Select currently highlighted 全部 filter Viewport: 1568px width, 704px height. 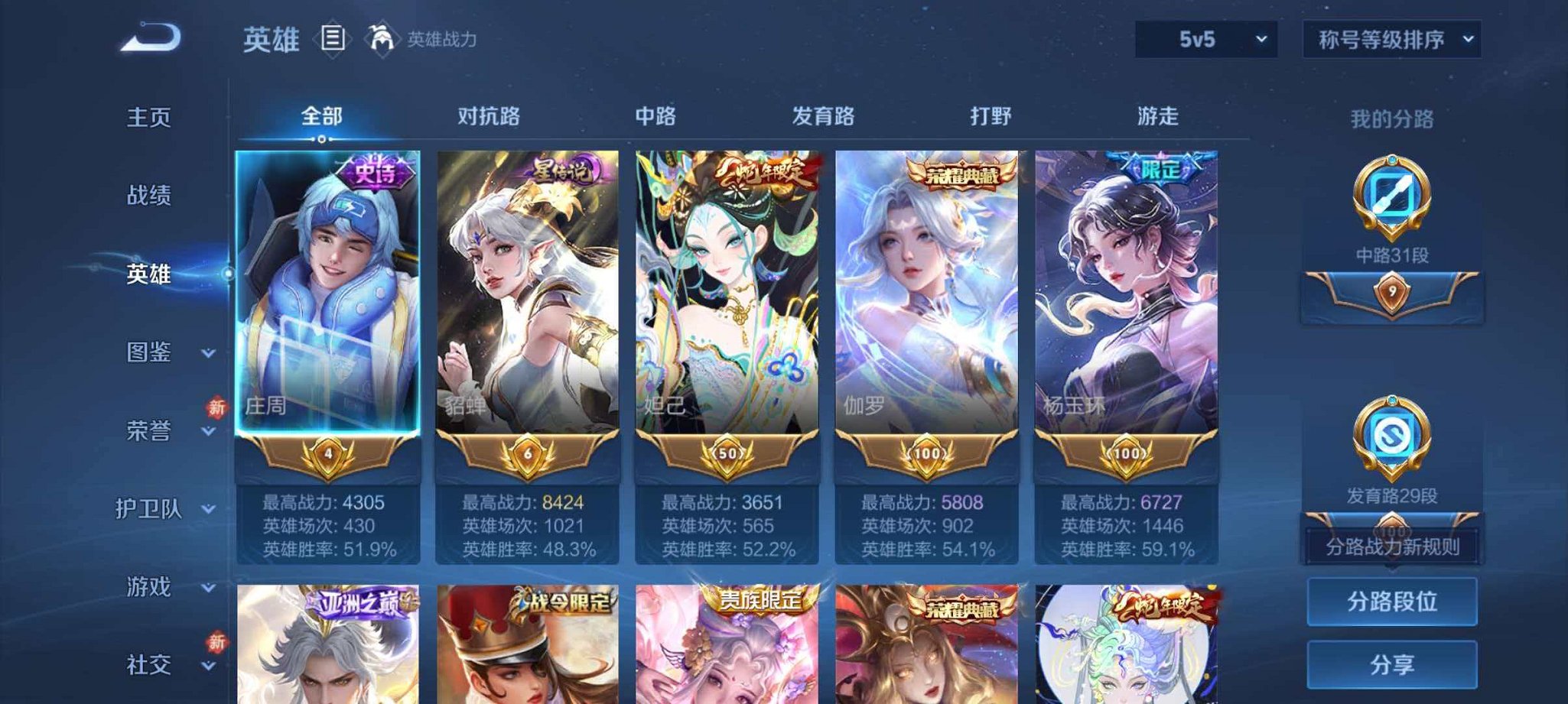(x=323, y=116)
